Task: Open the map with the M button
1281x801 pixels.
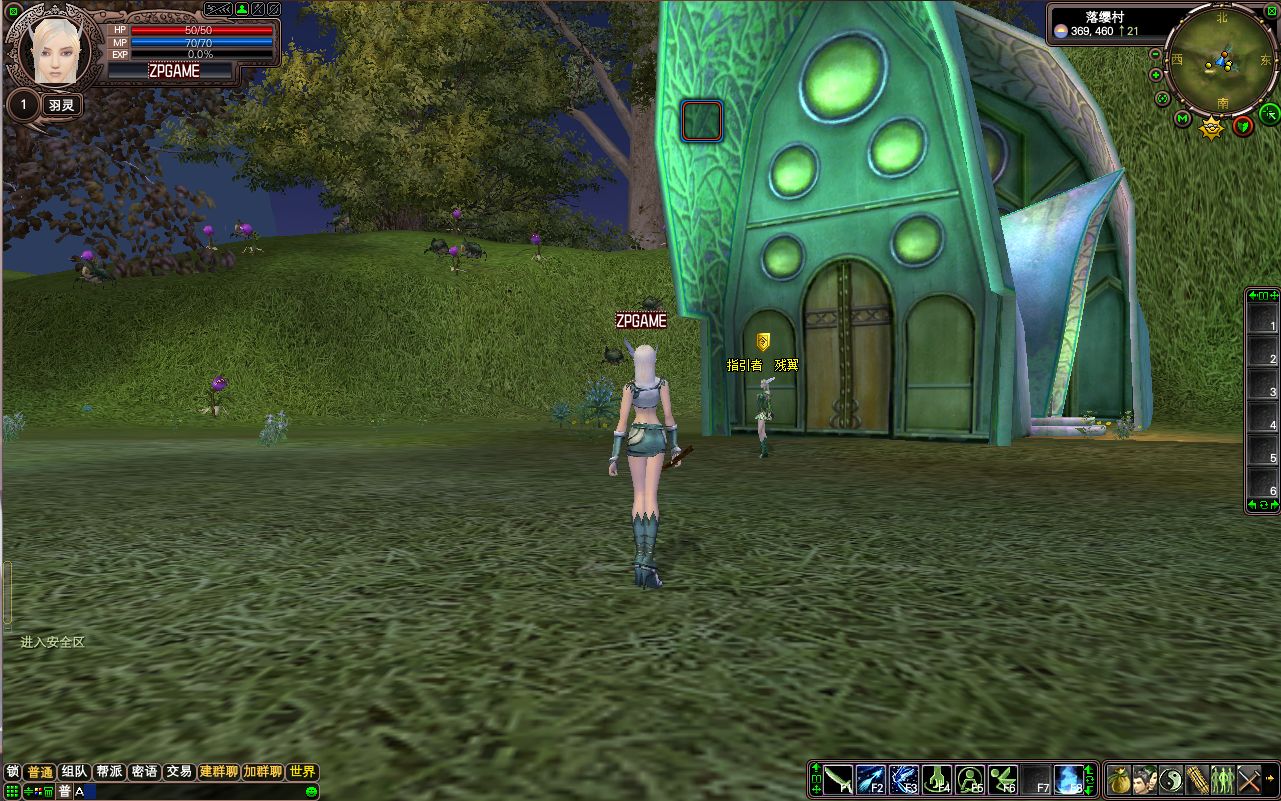Action: [x=1183, y=120]
